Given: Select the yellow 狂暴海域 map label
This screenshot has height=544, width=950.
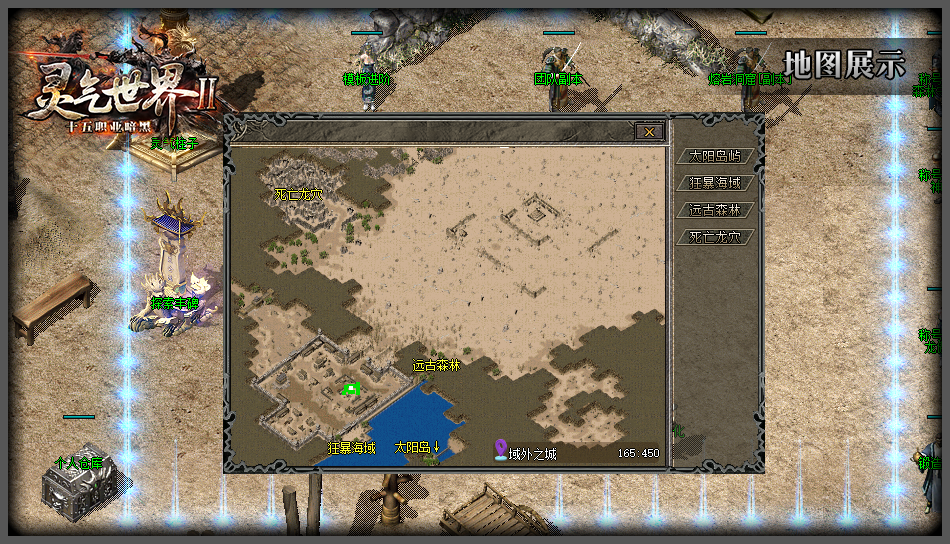Looking at the screenshot, I should pos(352,448).
